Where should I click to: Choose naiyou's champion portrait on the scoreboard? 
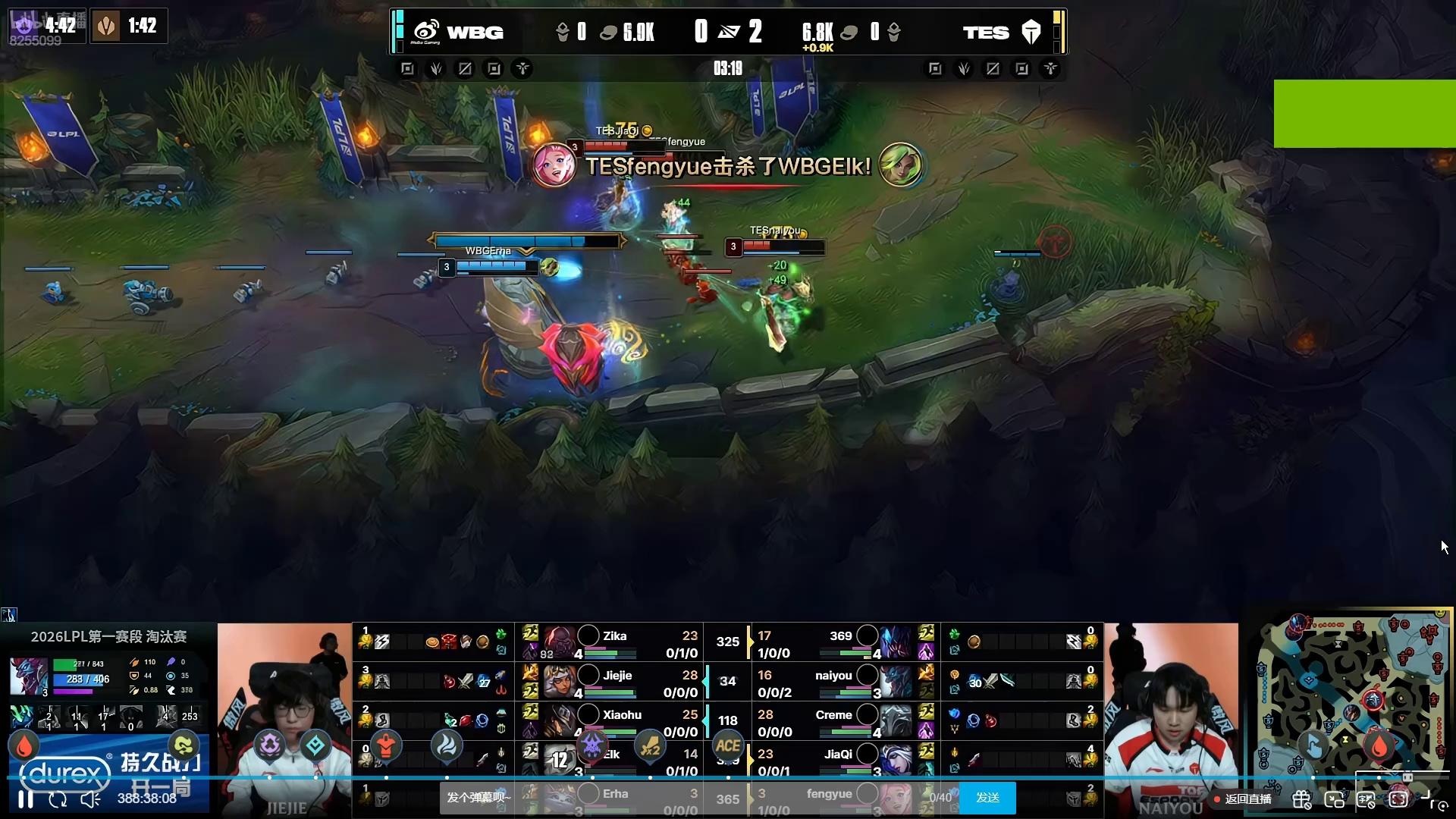896,682
